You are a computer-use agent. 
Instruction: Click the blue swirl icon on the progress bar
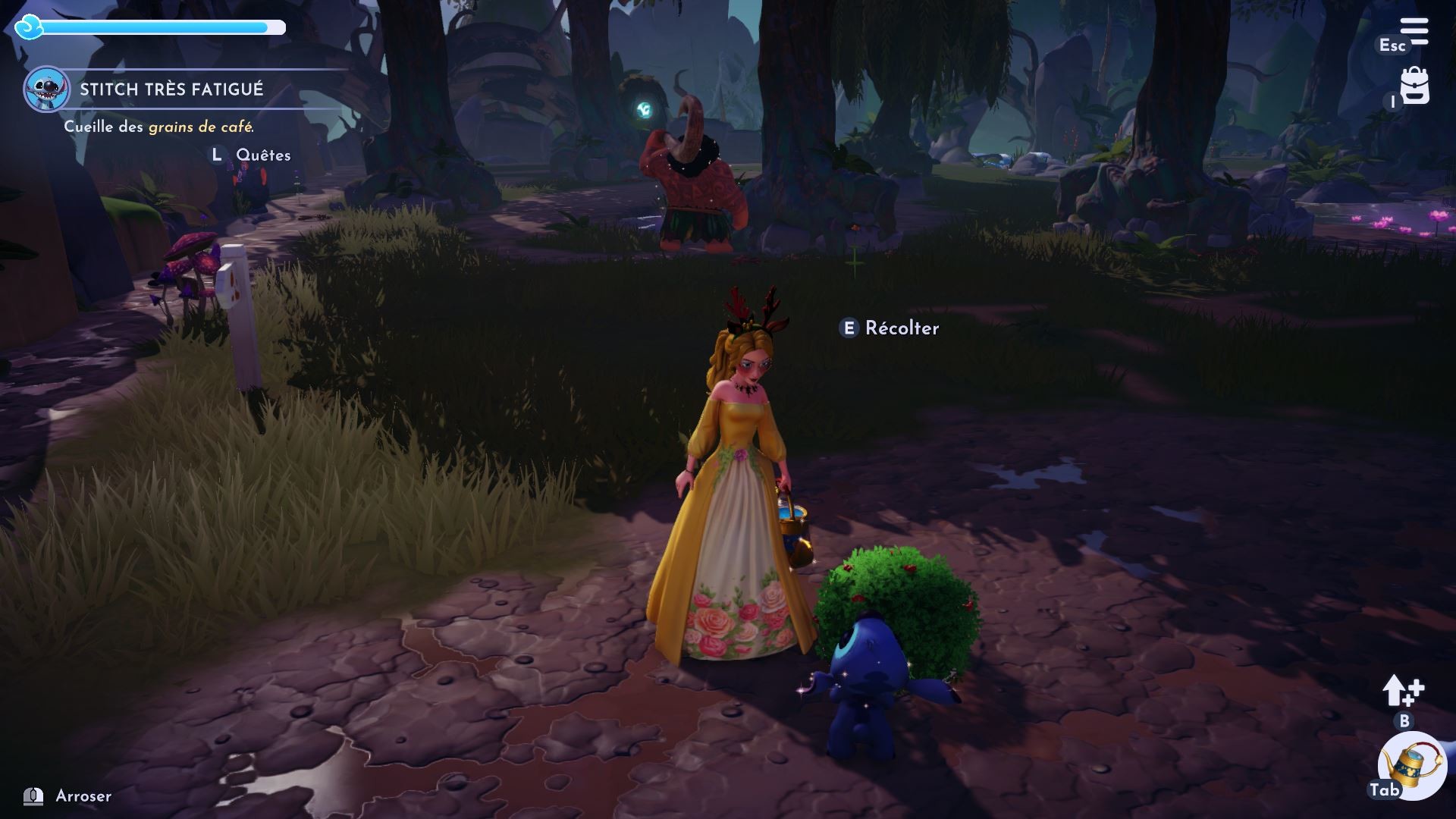tap(27, 27)
